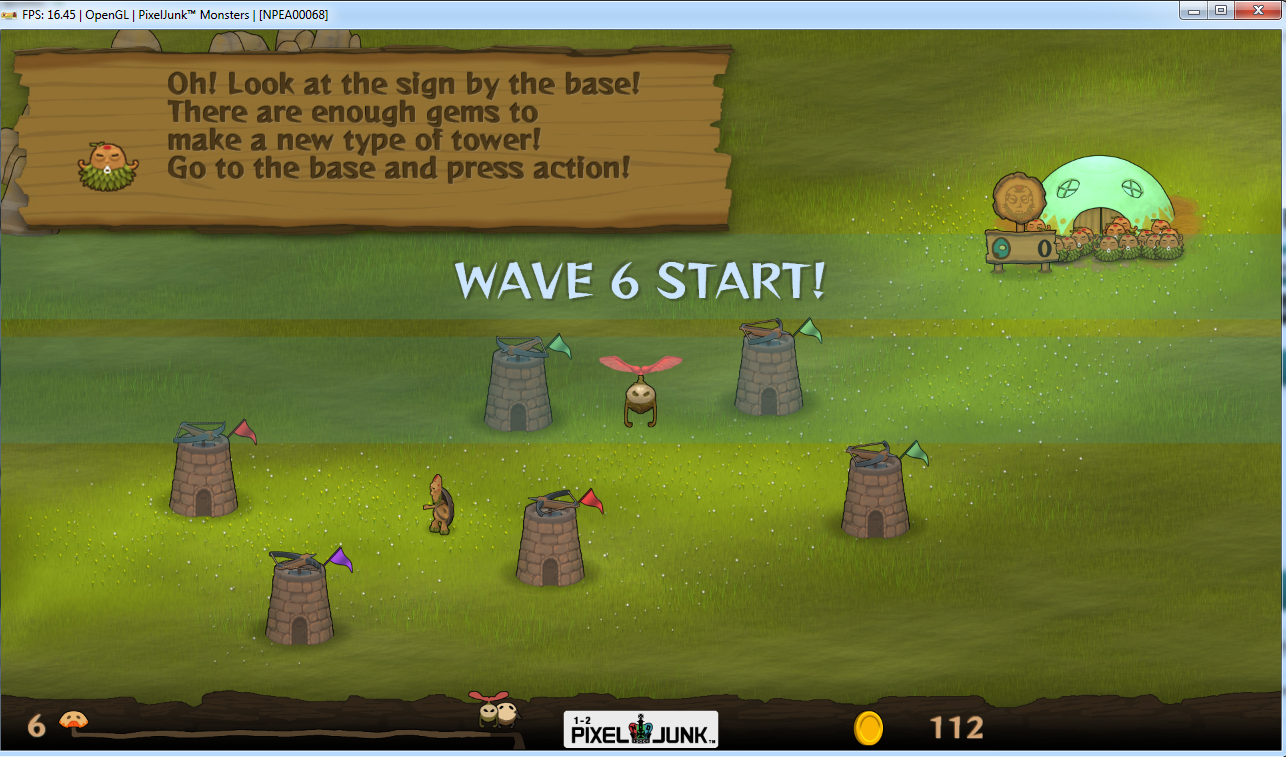
Task: Minimize the PixelJunk Monsters window
Action: [1194, 10]
